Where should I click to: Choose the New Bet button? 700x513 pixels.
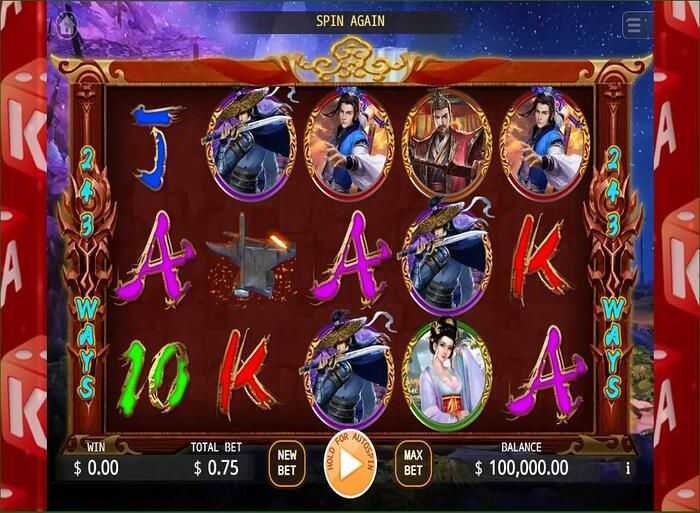pyautogui.click(x=286, y=464)
